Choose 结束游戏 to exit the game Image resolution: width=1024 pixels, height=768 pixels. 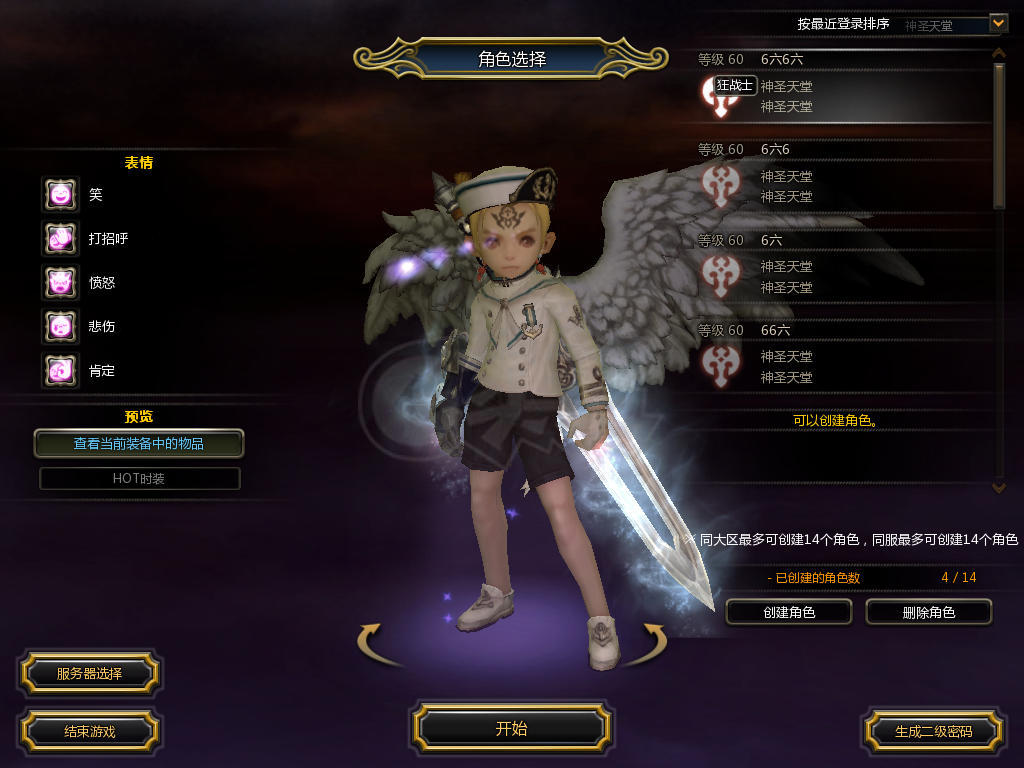89,731
